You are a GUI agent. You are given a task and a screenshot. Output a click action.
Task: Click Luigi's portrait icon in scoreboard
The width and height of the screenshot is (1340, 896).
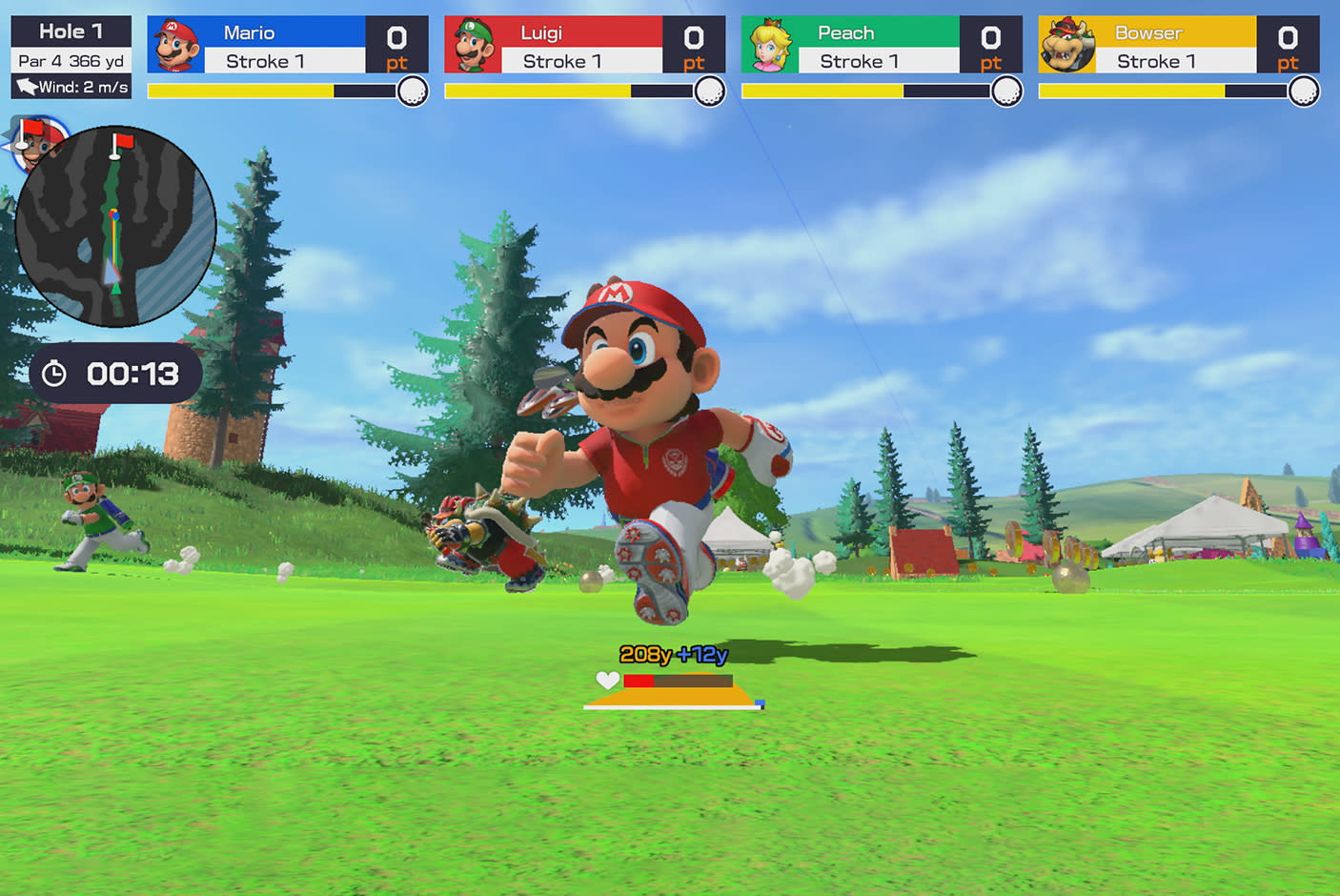[473, 46]
